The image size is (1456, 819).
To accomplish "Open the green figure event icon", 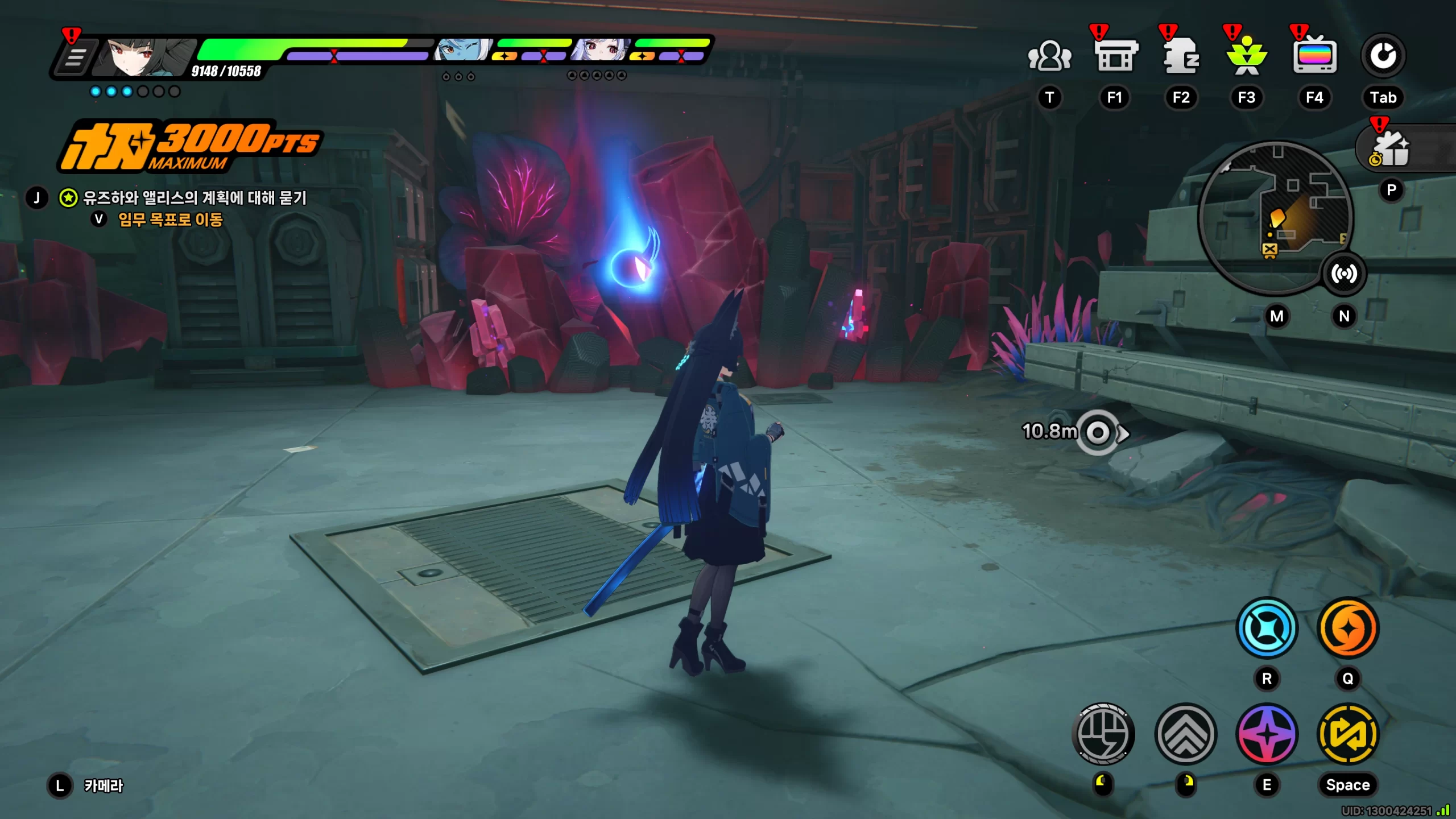I will pyautogui.click(x=1246, y=56).
